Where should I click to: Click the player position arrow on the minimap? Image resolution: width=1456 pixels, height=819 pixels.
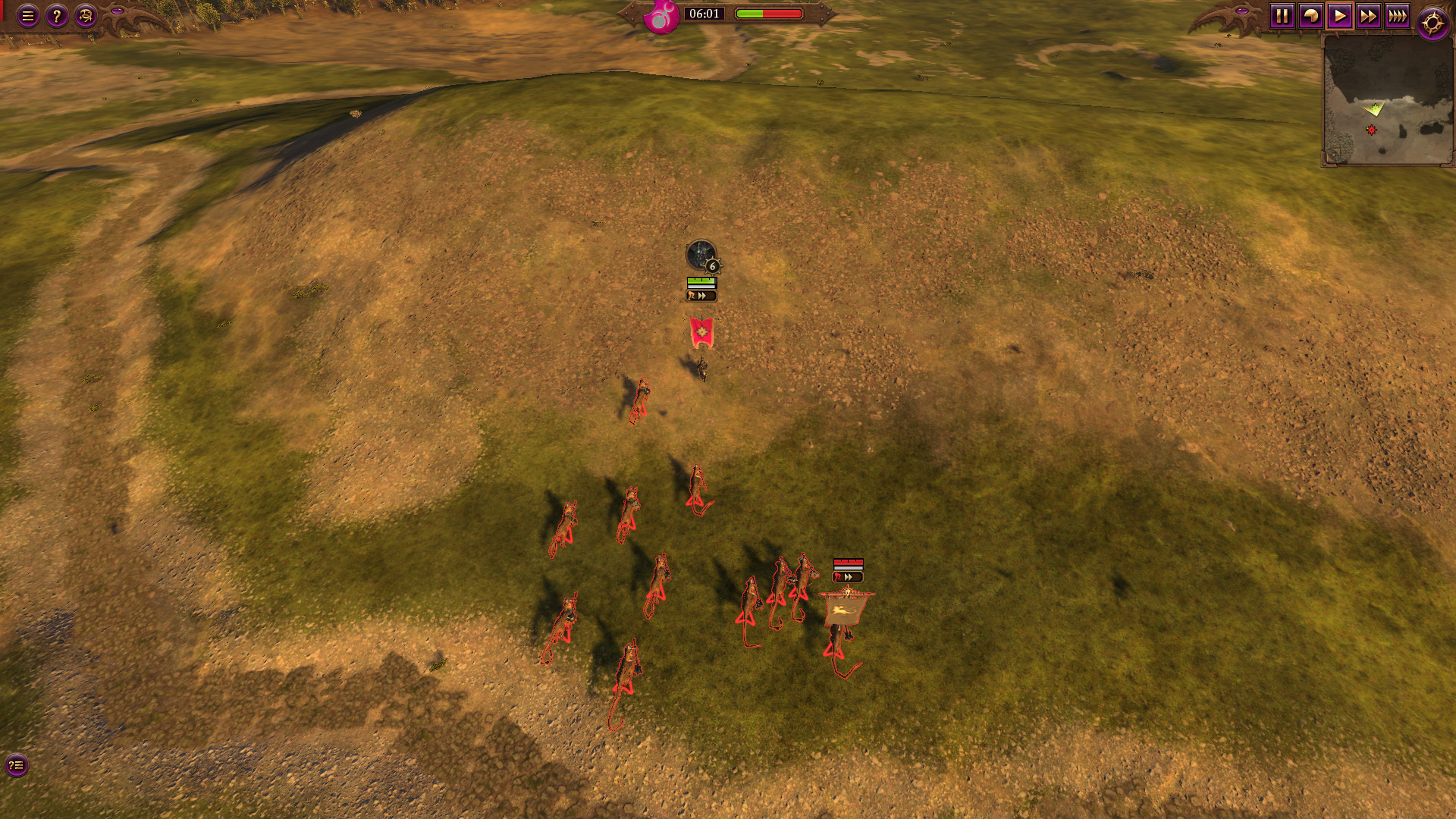pyautogui.click(x=1374, y=108)
